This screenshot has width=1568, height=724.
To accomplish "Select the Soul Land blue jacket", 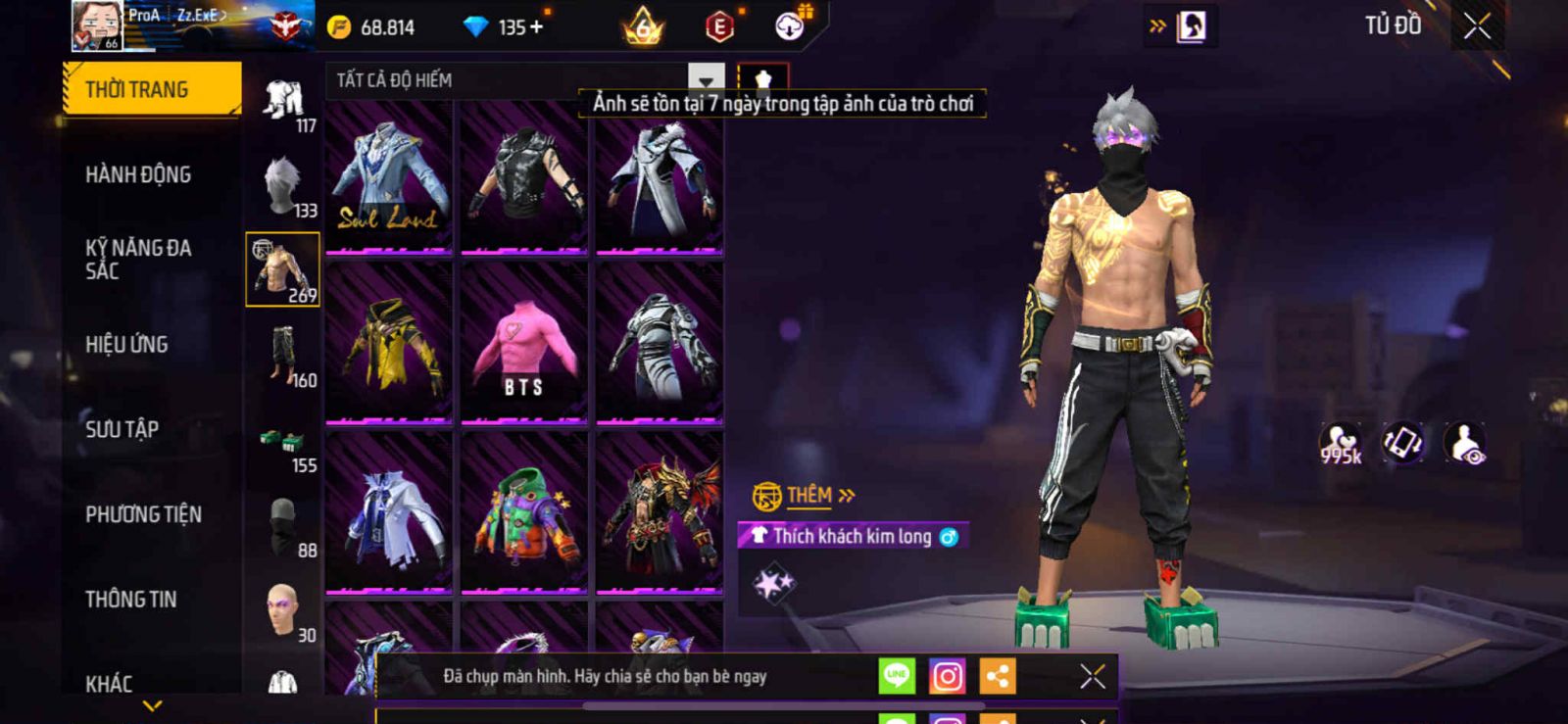I will 389,176.
